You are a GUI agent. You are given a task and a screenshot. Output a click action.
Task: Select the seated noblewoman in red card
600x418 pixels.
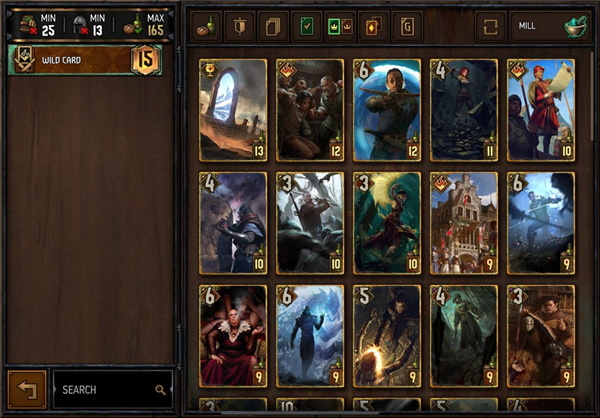233,336
